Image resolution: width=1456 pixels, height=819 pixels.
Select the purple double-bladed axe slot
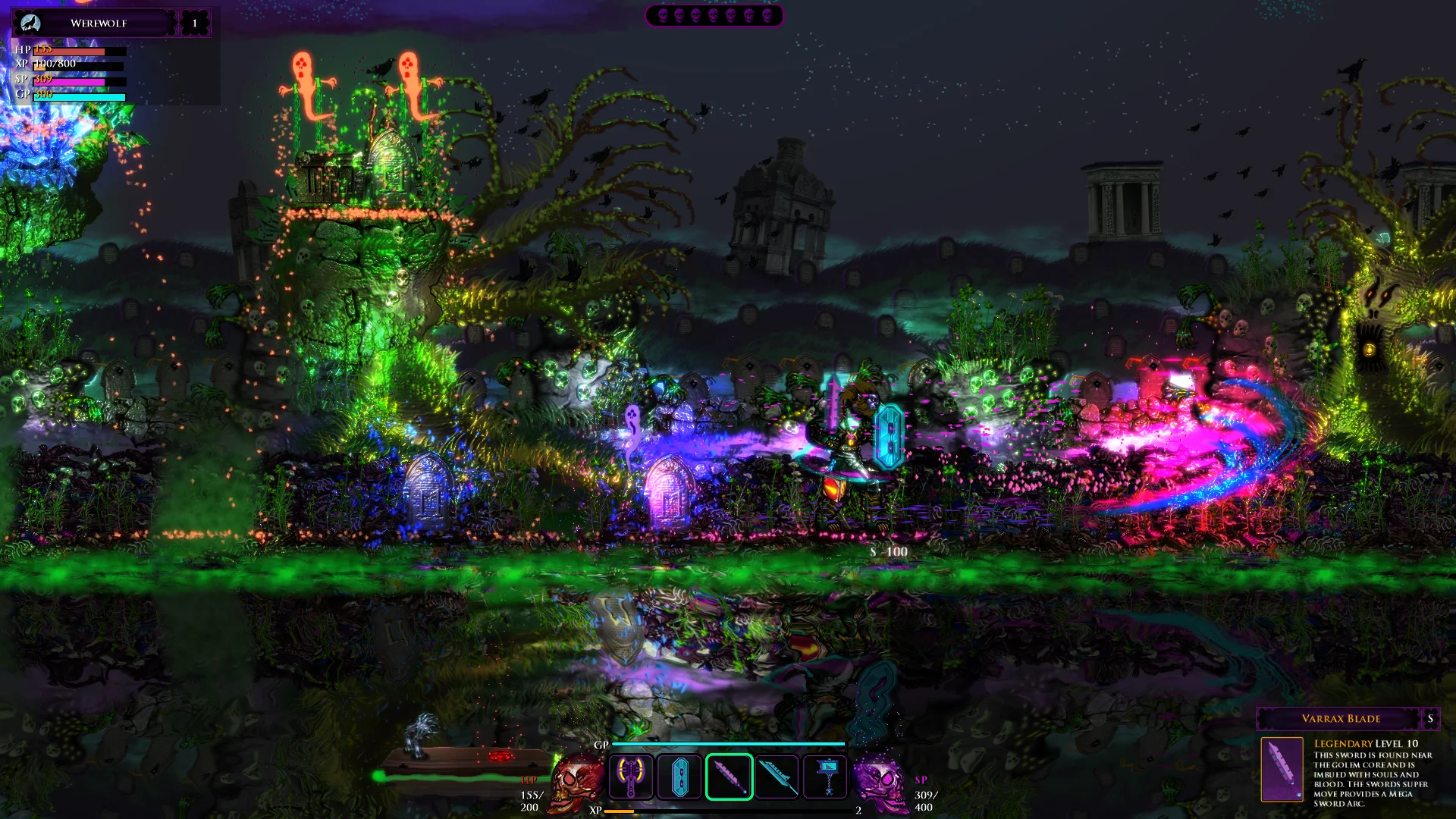pyautogui.click(x=630, y=777)
